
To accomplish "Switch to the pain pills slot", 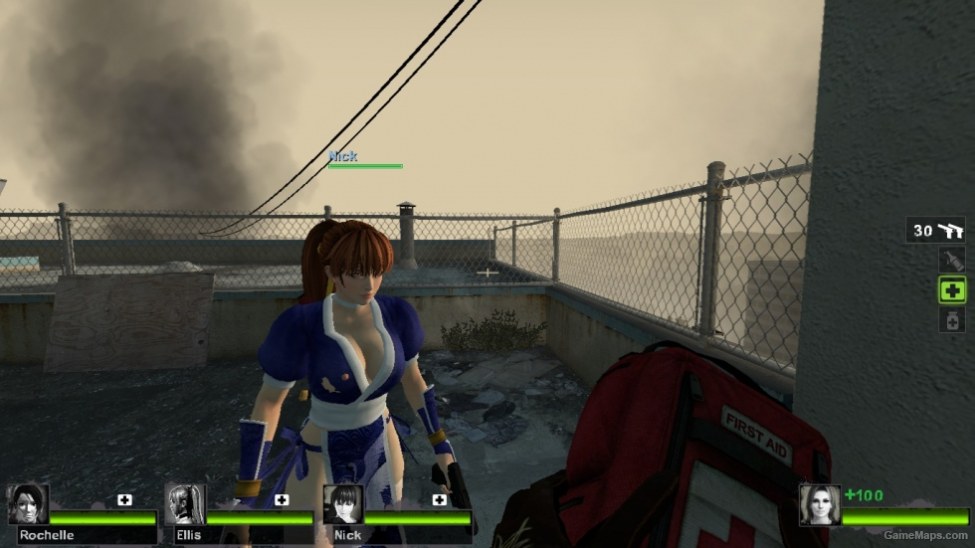I will [x=952, y=319].
